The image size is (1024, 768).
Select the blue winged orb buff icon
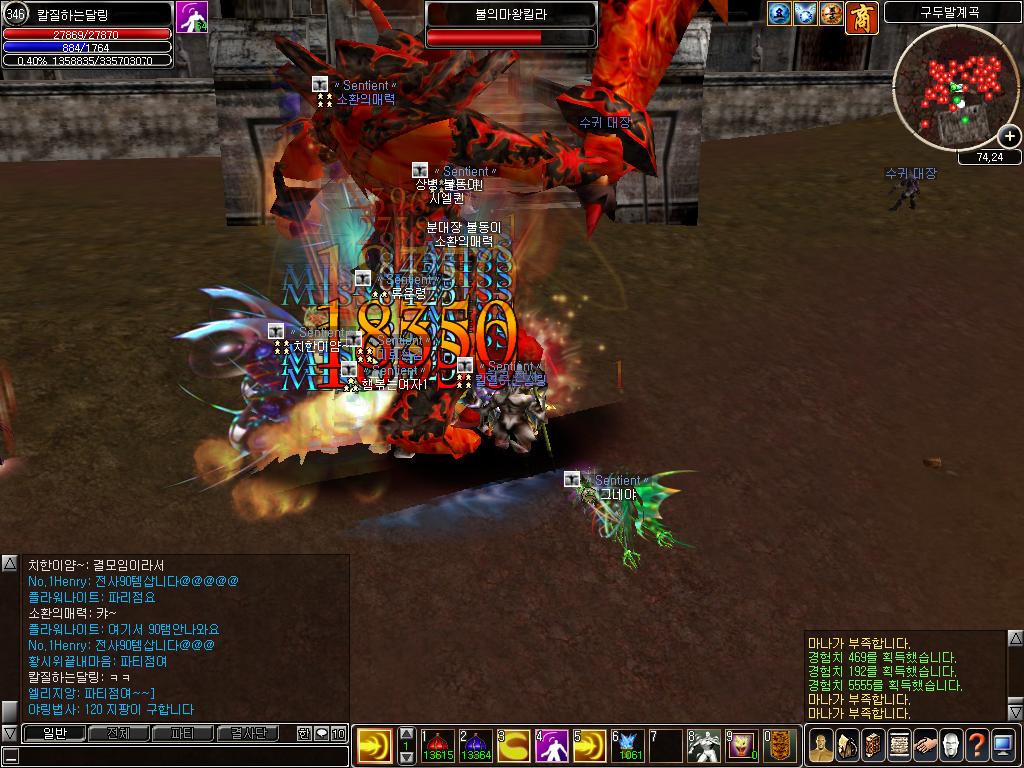806,13
